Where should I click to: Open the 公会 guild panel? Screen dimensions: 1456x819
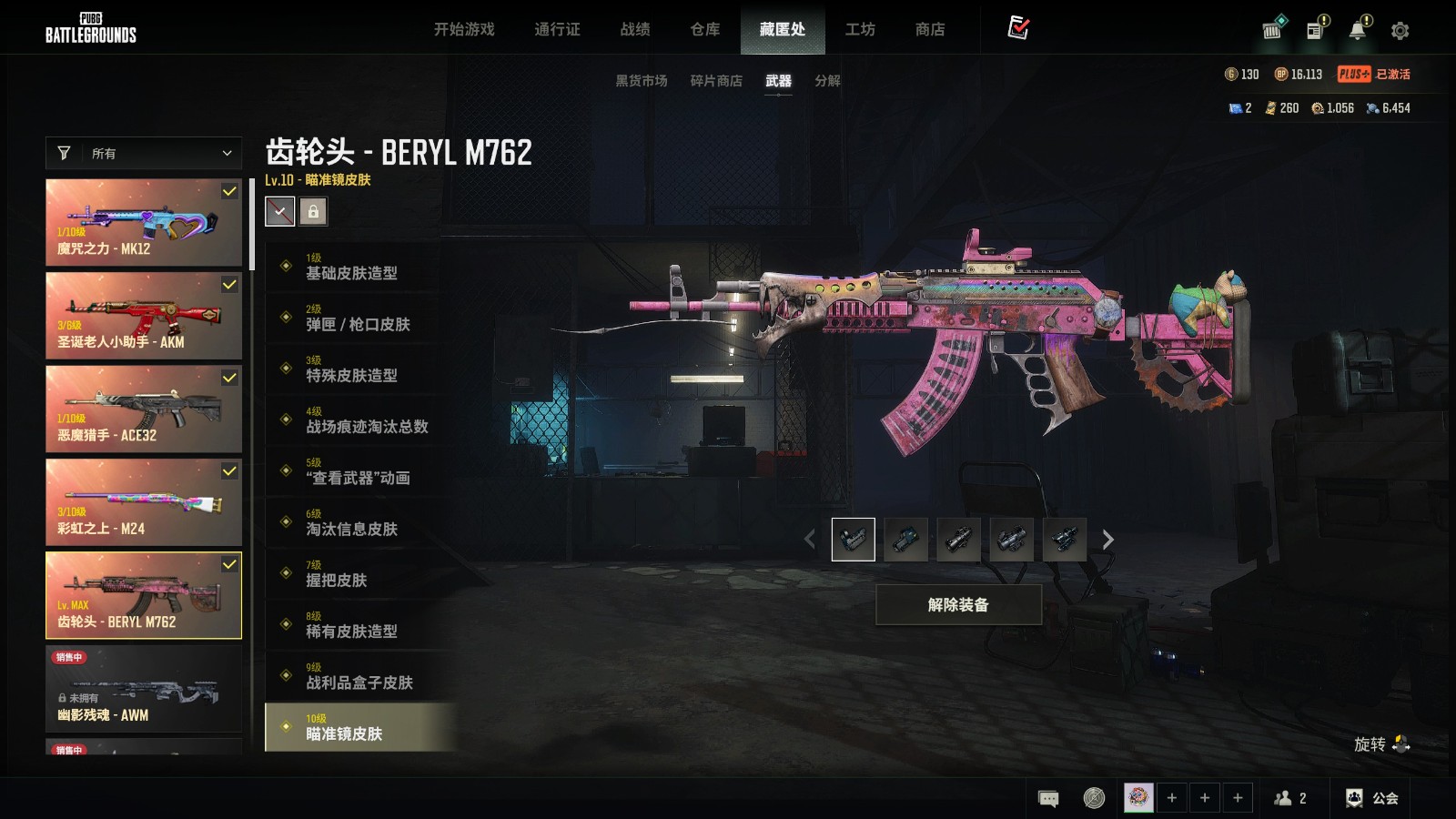point(1372,798)
